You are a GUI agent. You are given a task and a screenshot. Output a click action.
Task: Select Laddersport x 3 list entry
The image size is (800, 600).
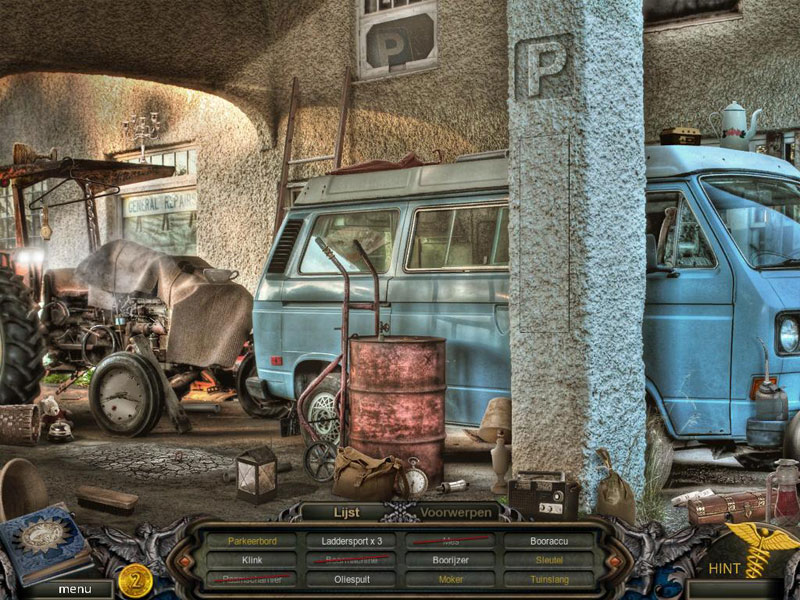[352, 541]
